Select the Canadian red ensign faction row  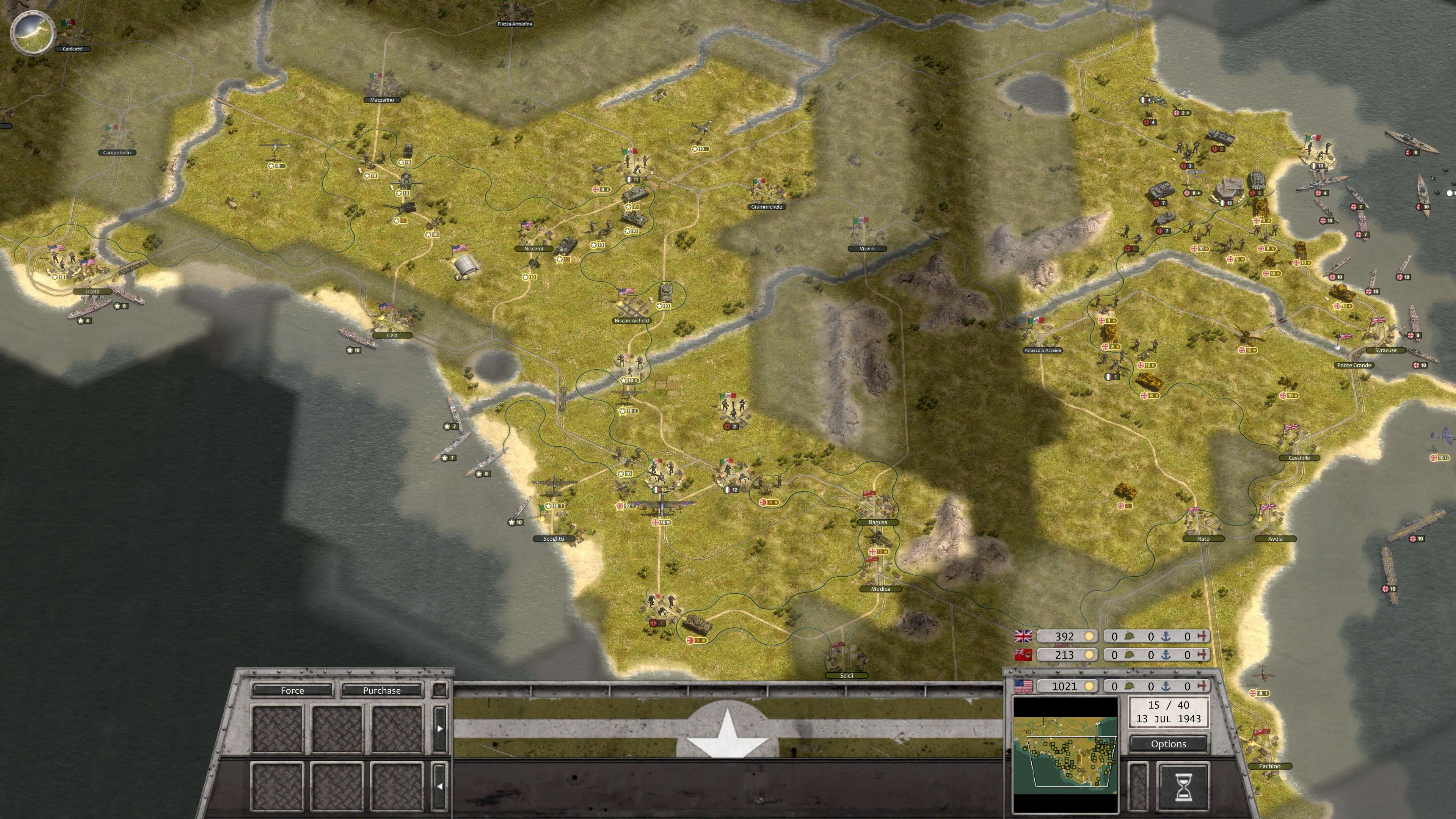(x=1024, y=655)
